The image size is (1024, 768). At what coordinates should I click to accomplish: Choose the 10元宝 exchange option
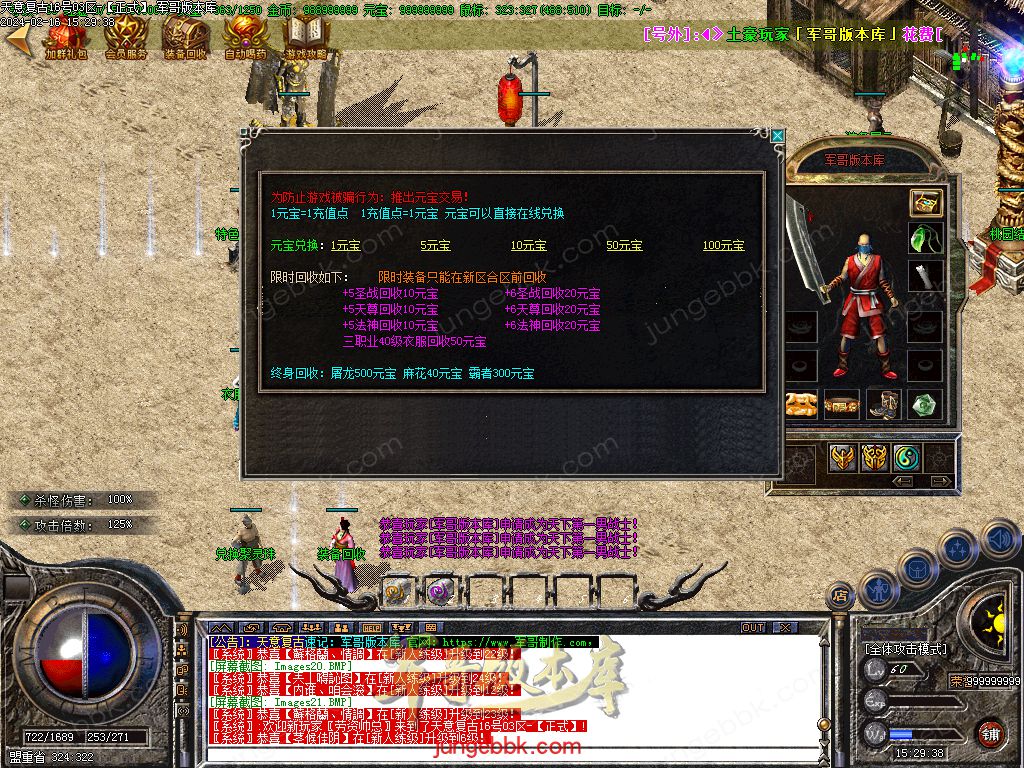pos(528,245)
